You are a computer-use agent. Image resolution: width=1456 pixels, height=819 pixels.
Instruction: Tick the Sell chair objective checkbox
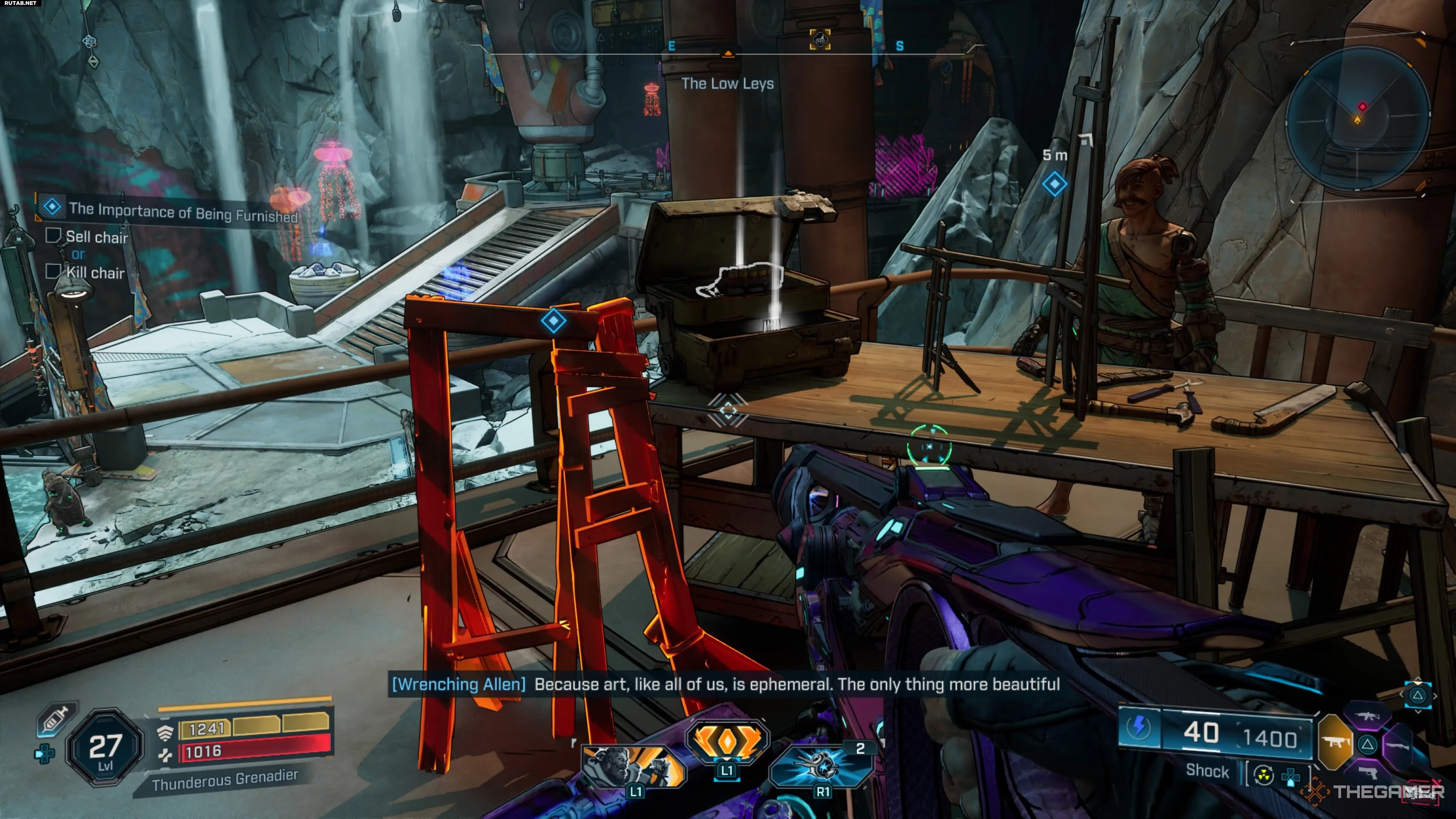[x=53, y=236]
